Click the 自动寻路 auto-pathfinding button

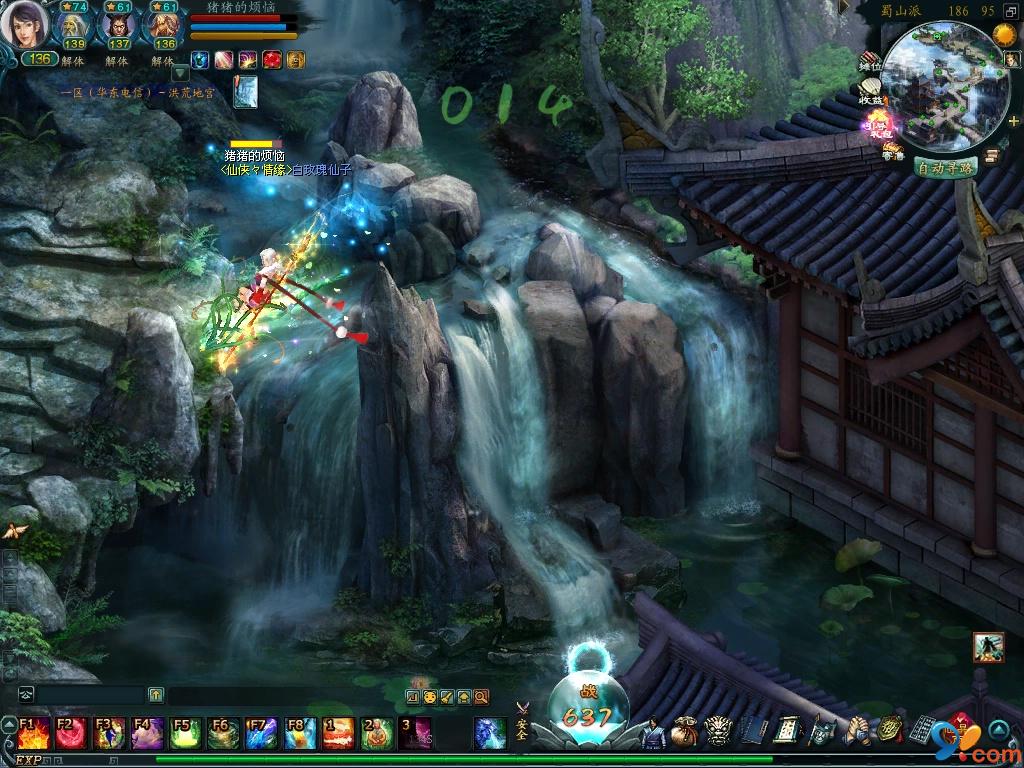click(x=945, y=166)
